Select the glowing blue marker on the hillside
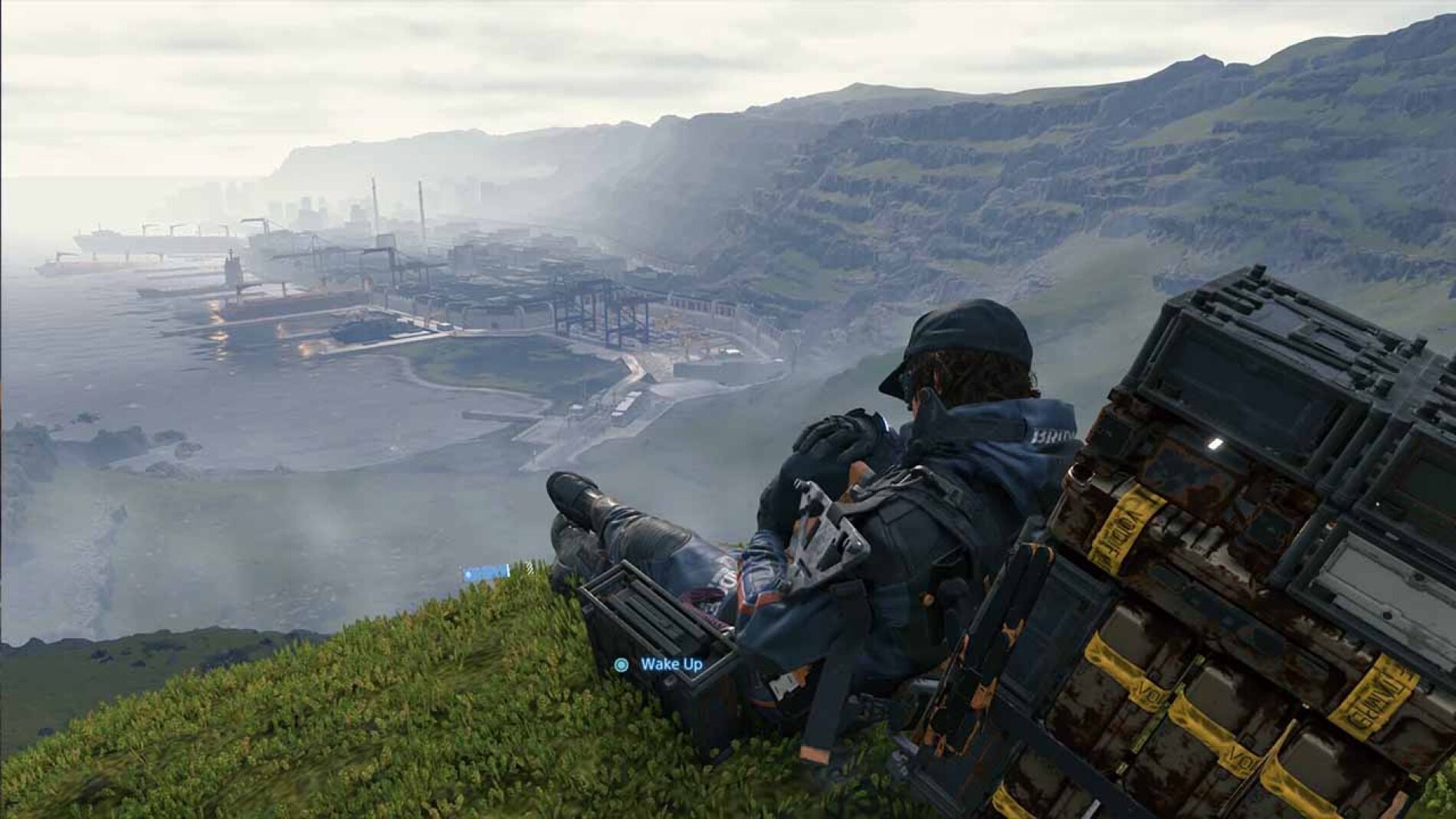 click(484, 571)
